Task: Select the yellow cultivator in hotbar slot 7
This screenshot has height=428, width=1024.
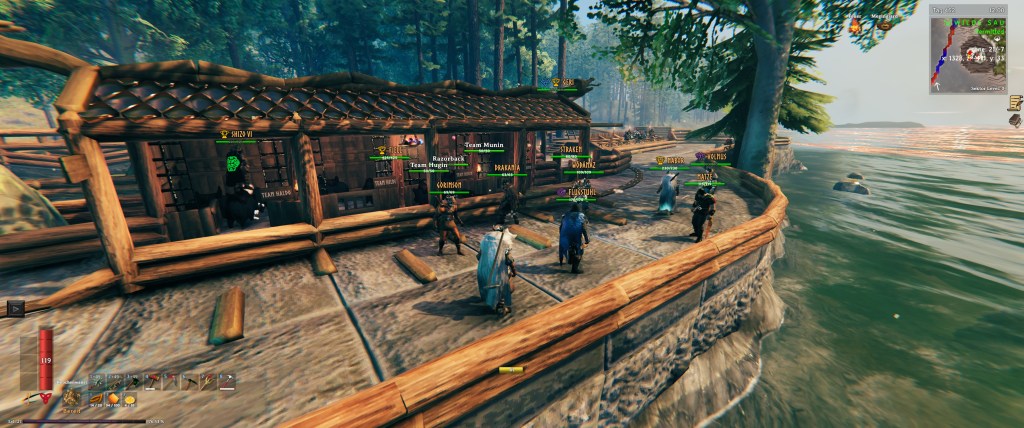Action: point(209,381)
